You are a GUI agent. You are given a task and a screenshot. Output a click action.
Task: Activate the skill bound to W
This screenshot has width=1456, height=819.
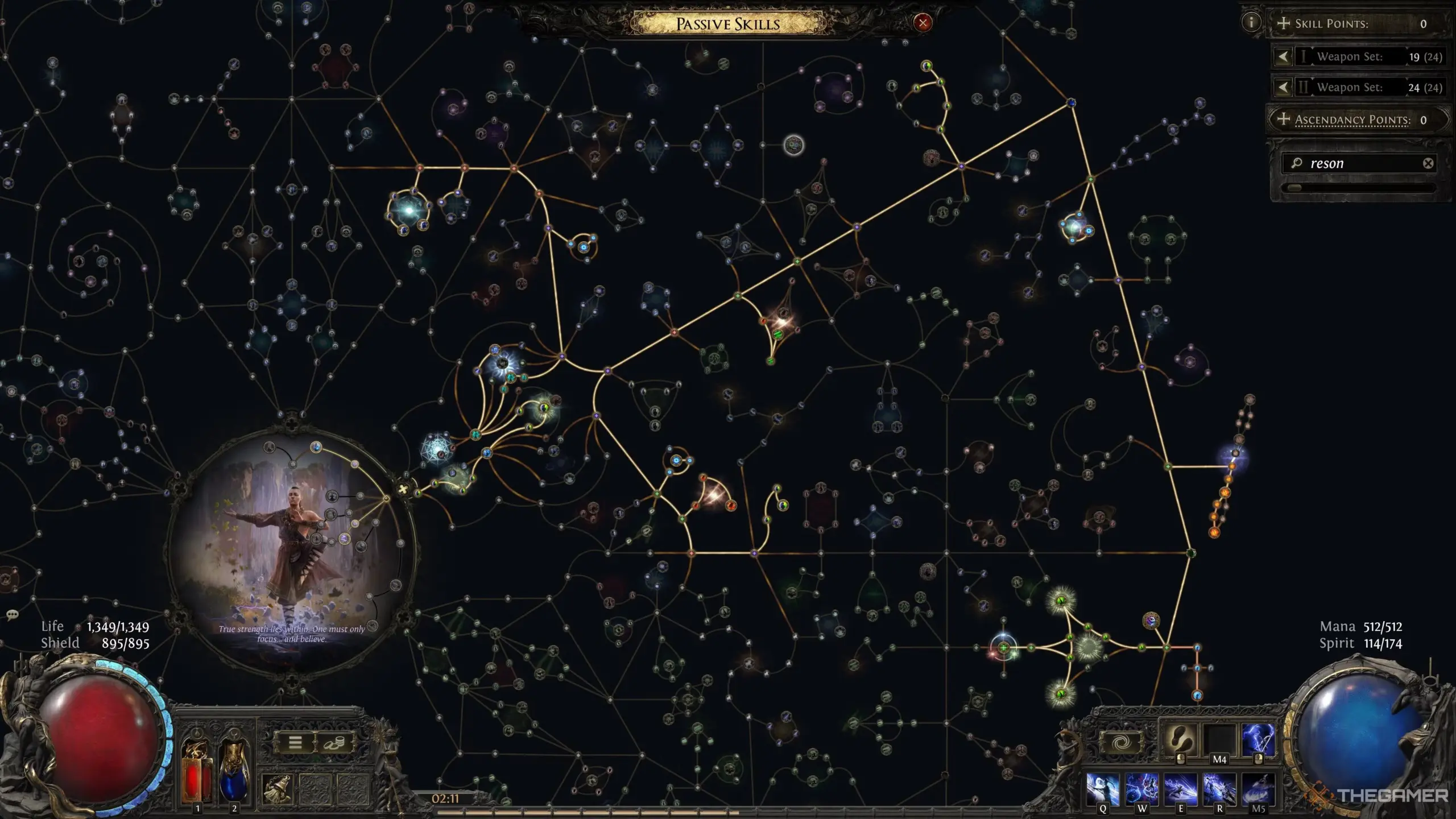click(x=1142, y=789)
